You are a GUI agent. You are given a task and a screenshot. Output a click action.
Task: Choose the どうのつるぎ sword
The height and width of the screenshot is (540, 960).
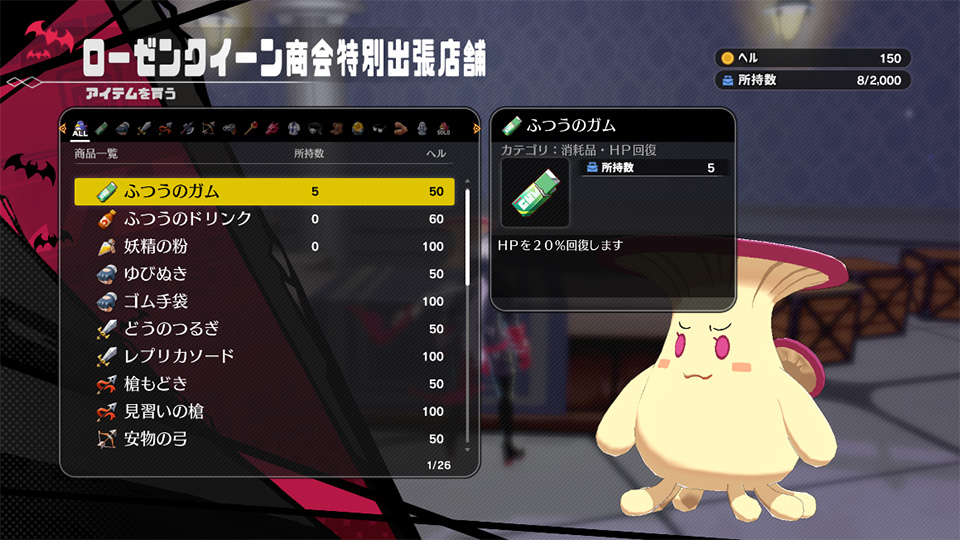click(264, 329)
